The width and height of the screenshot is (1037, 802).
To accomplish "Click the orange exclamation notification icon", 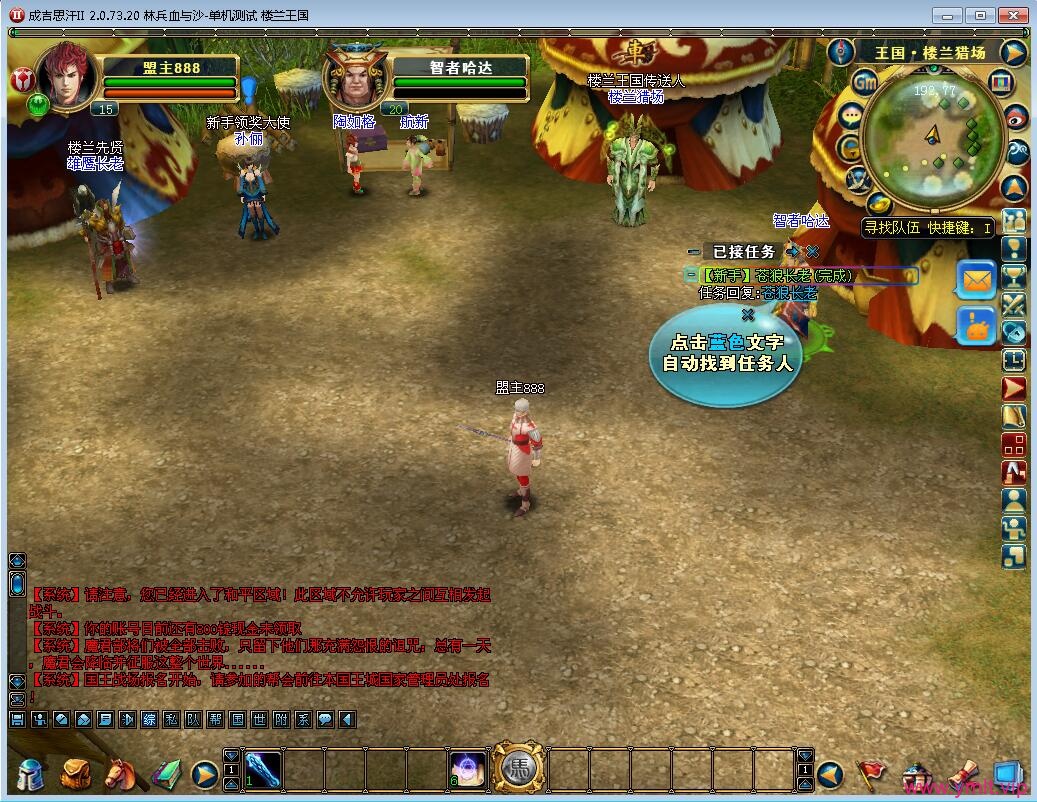I will click(x=976, y=327).
